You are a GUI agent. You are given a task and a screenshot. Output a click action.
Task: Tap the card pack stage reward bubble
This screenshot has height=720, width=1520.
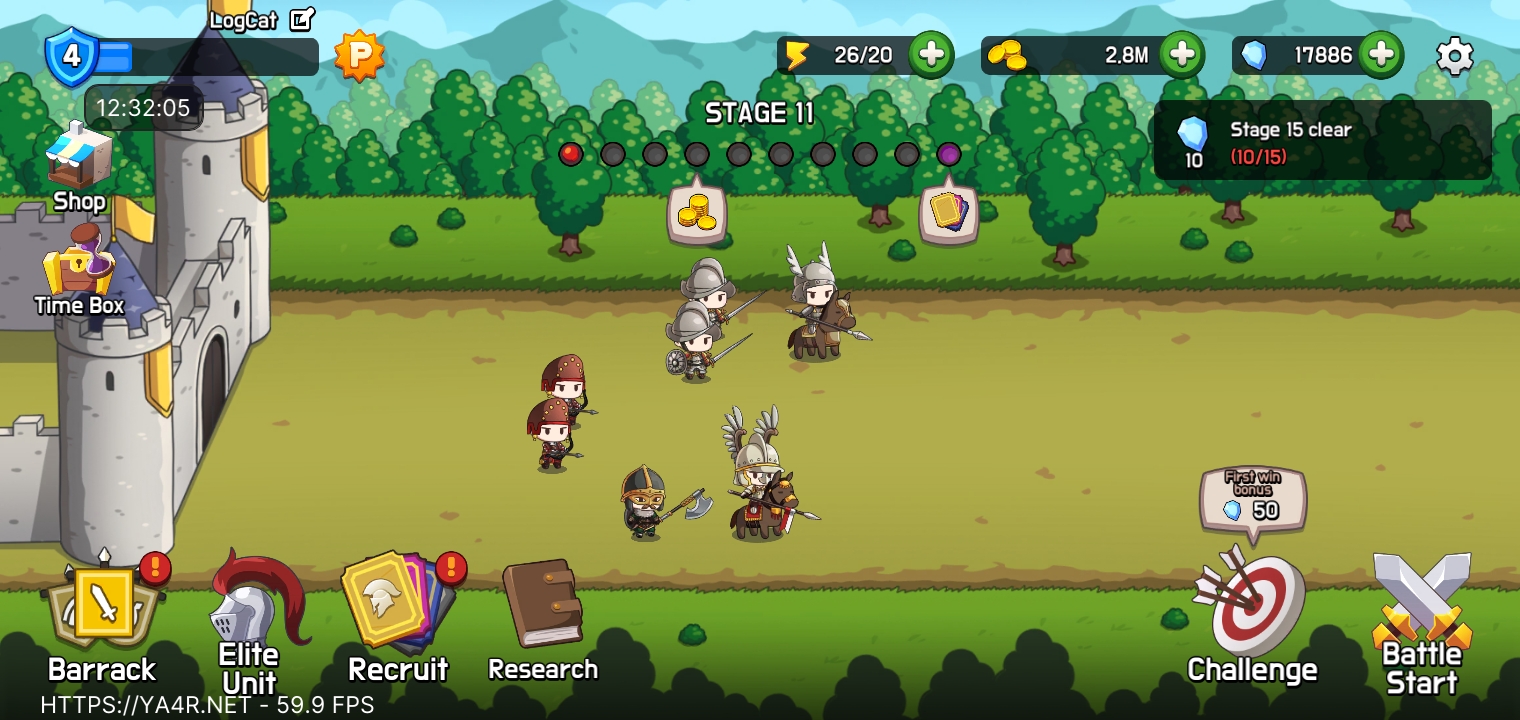[x=948, y=213]
